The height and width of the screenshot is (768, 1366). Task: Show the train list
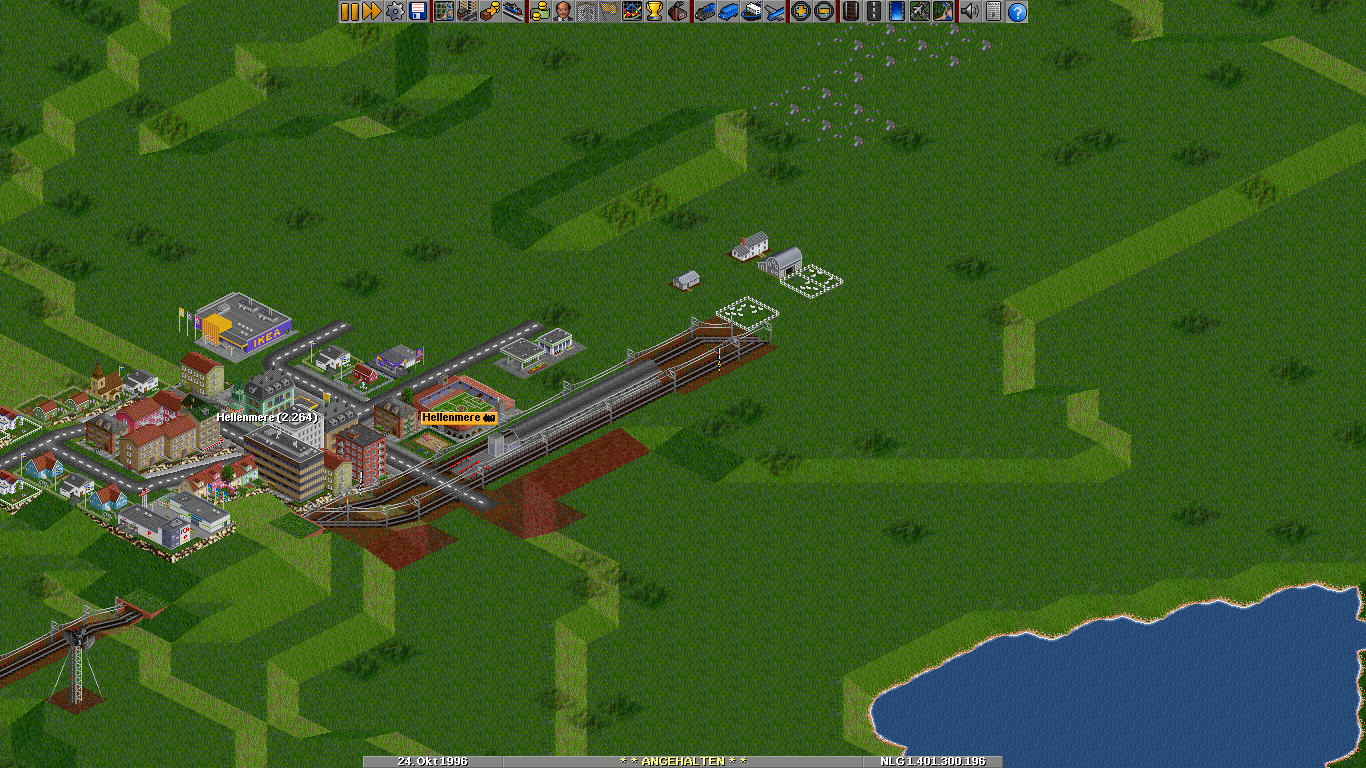[x=705, y=12]
